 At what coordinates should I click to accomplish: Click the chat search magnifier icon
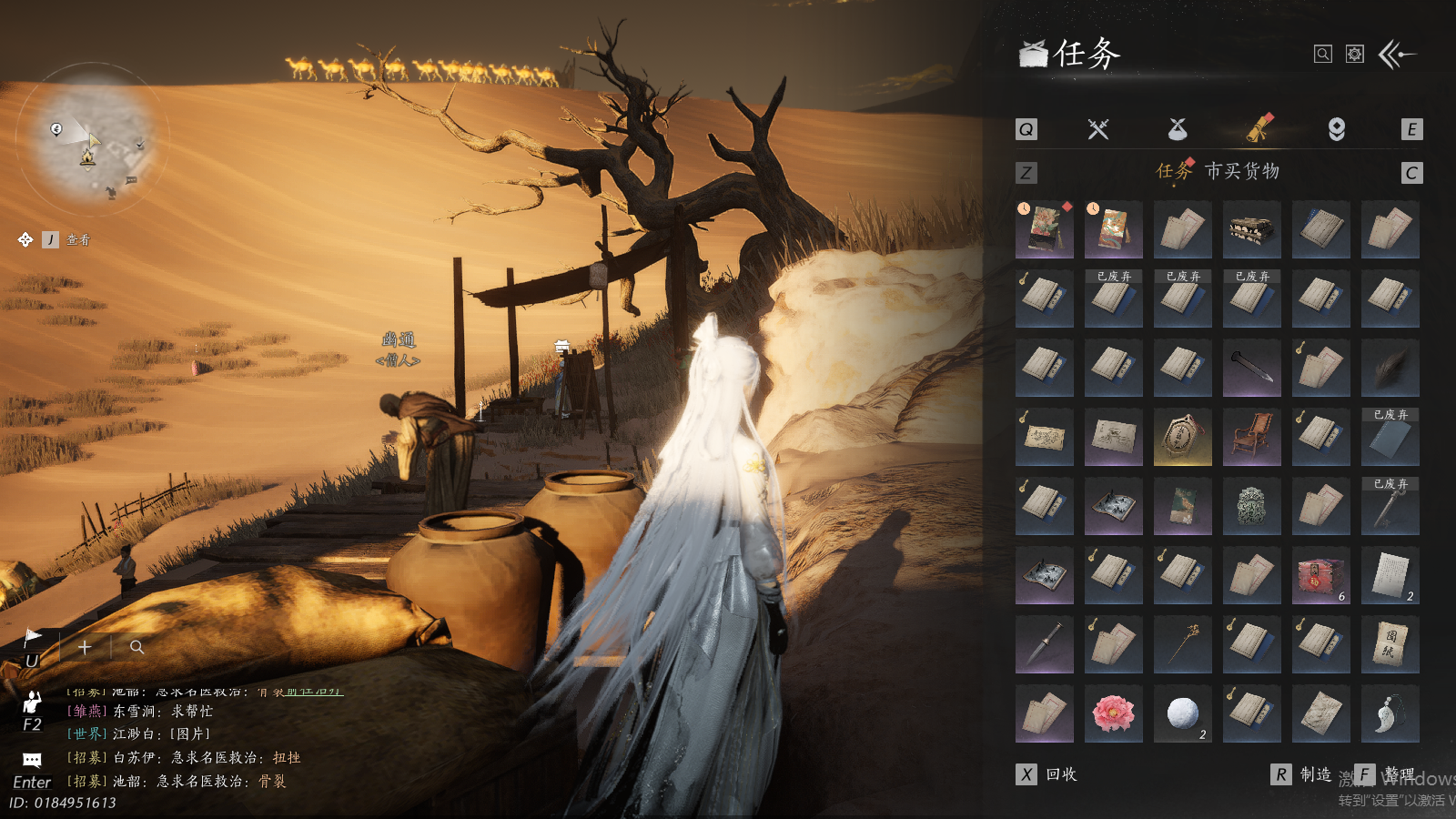point(137,647)
